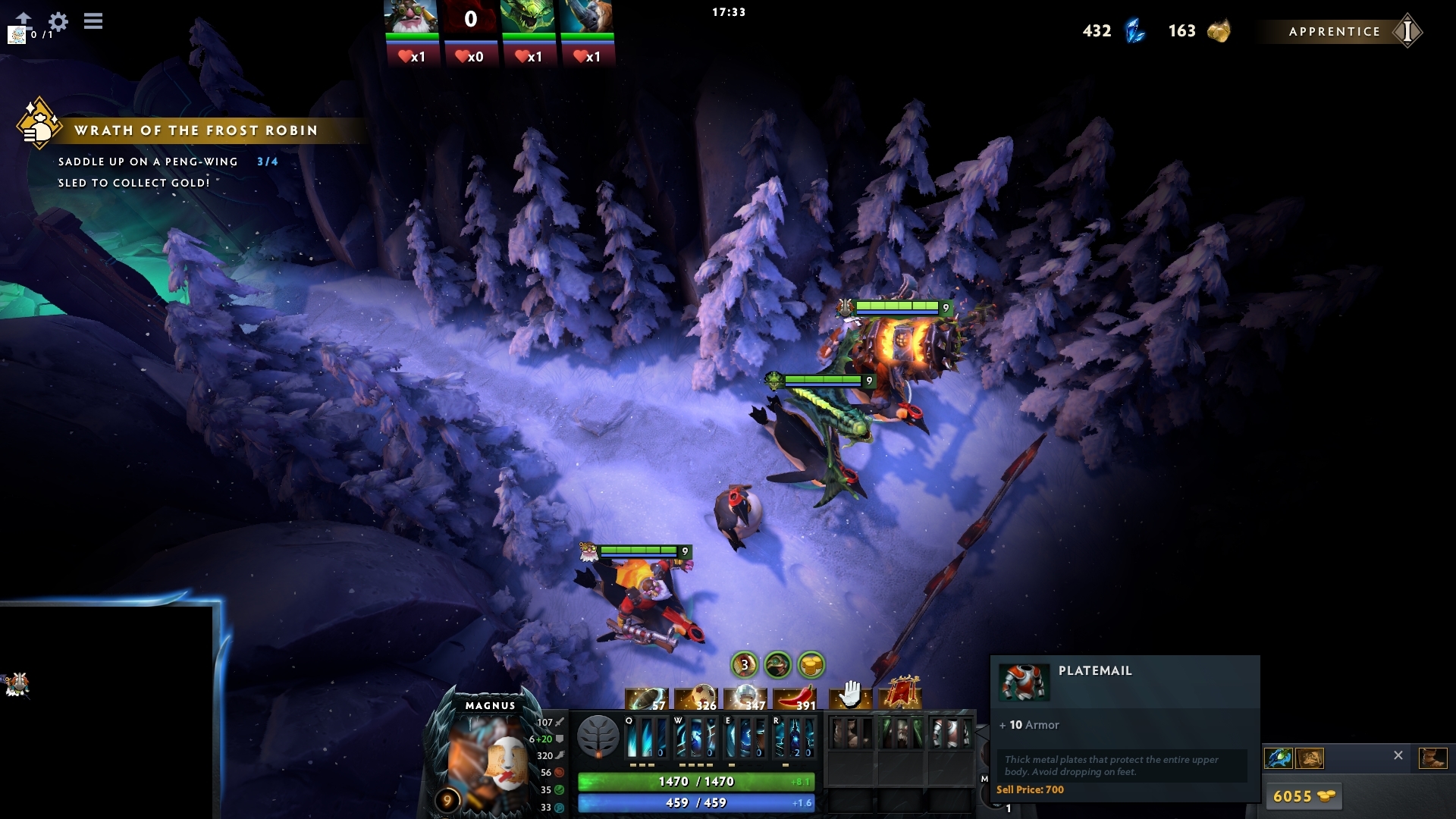Select Sniper's portrait in the top bar

coord(411,17)
